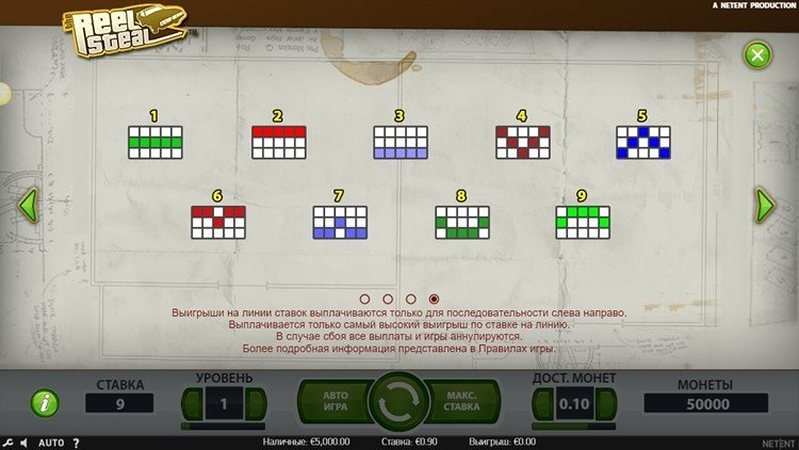Screen dimensions: 799x450
Task: Increase the Уровень bet level
Action: pos(255,404)
